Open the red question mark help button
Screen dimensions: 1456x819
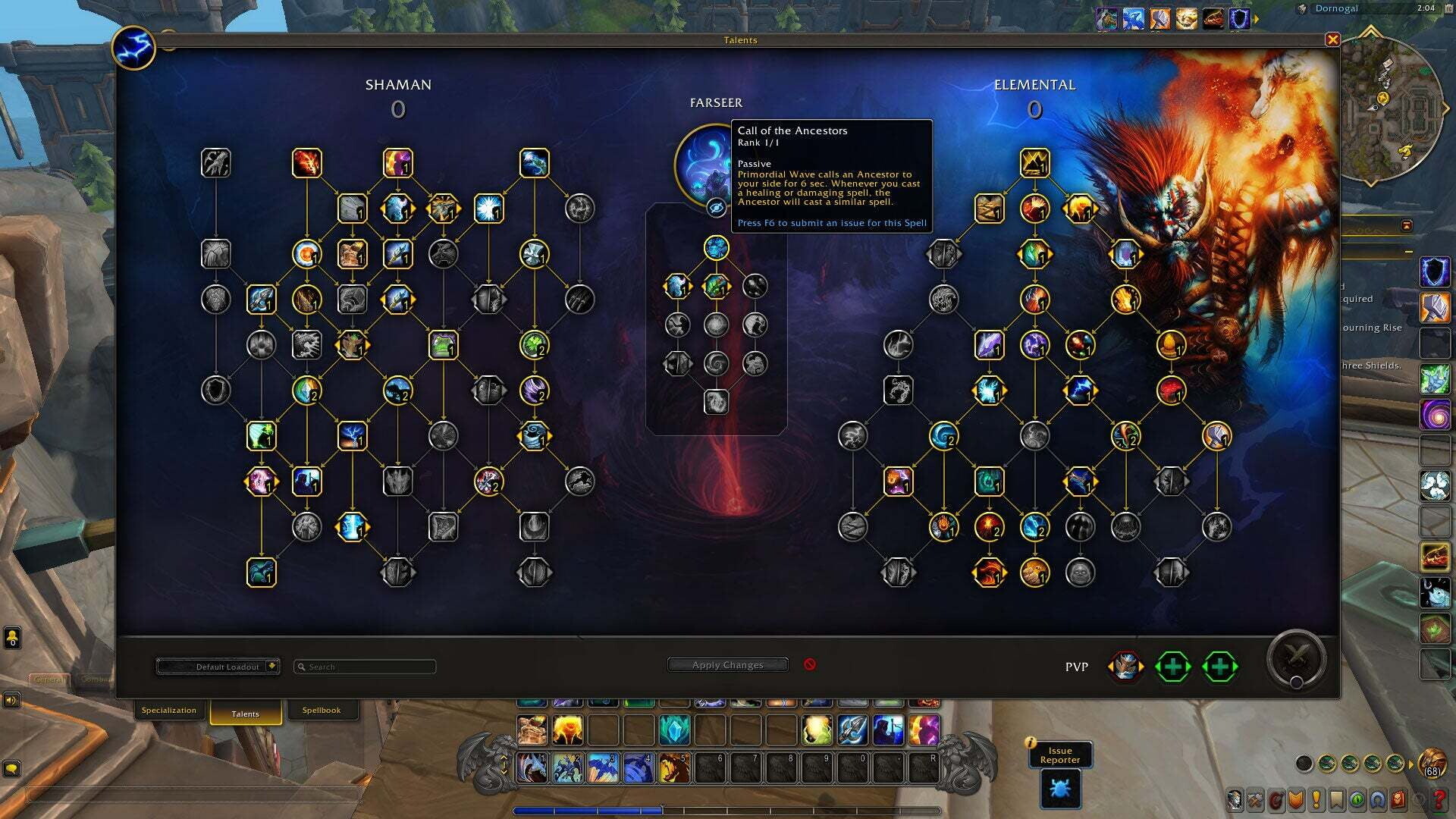1439,799
